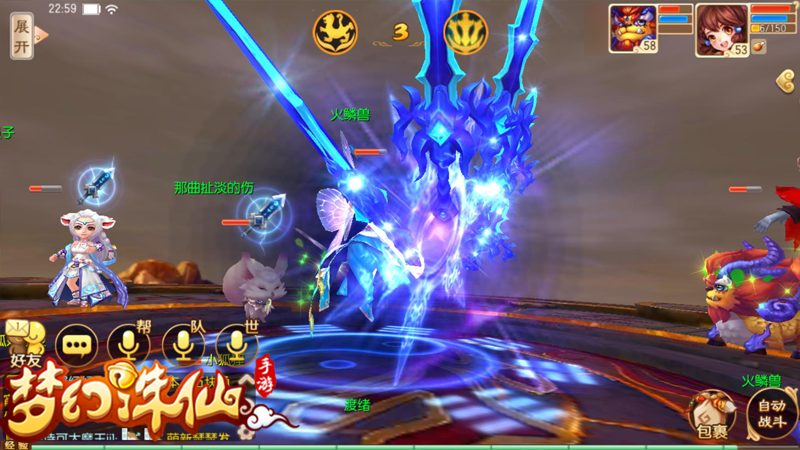Activate the 队 team voice microphone
Viewport: 800px width, 450px height.
(182, 344)
